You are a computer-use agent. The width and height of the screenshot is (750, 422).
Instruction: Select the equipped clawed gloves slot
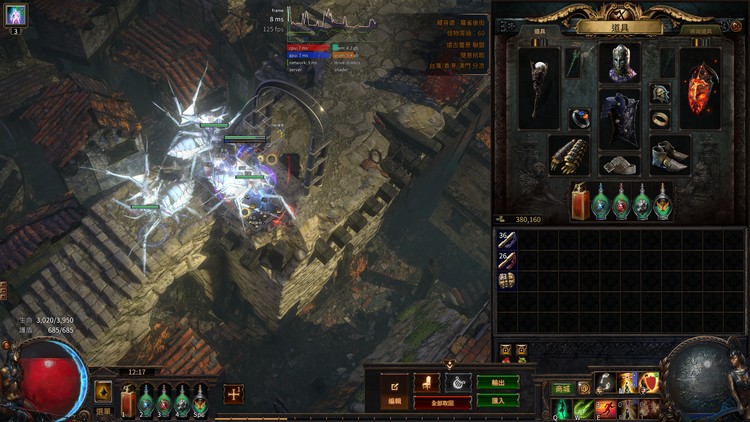568,156
